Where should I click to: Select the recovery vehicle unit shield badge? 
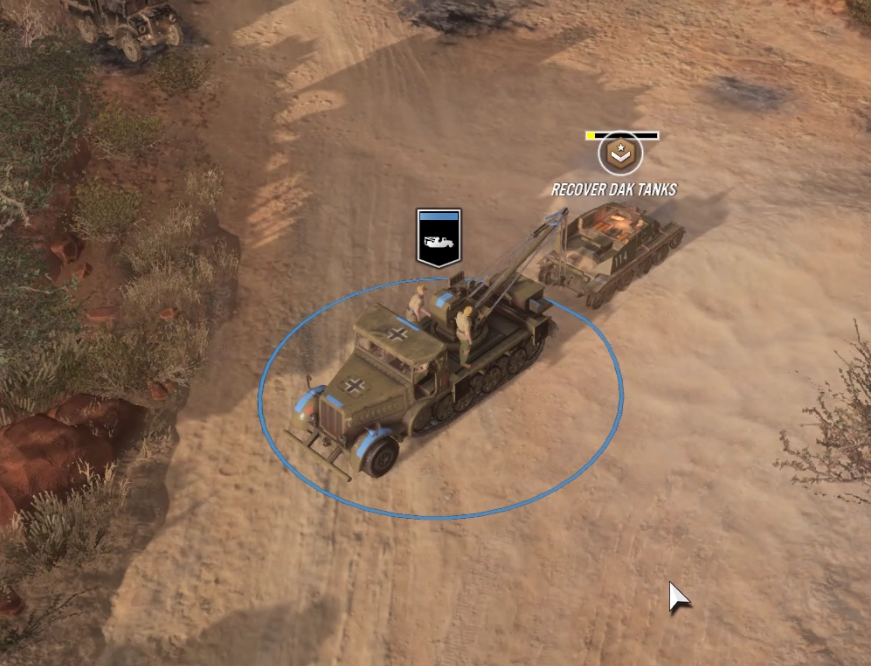pos(438,239)
